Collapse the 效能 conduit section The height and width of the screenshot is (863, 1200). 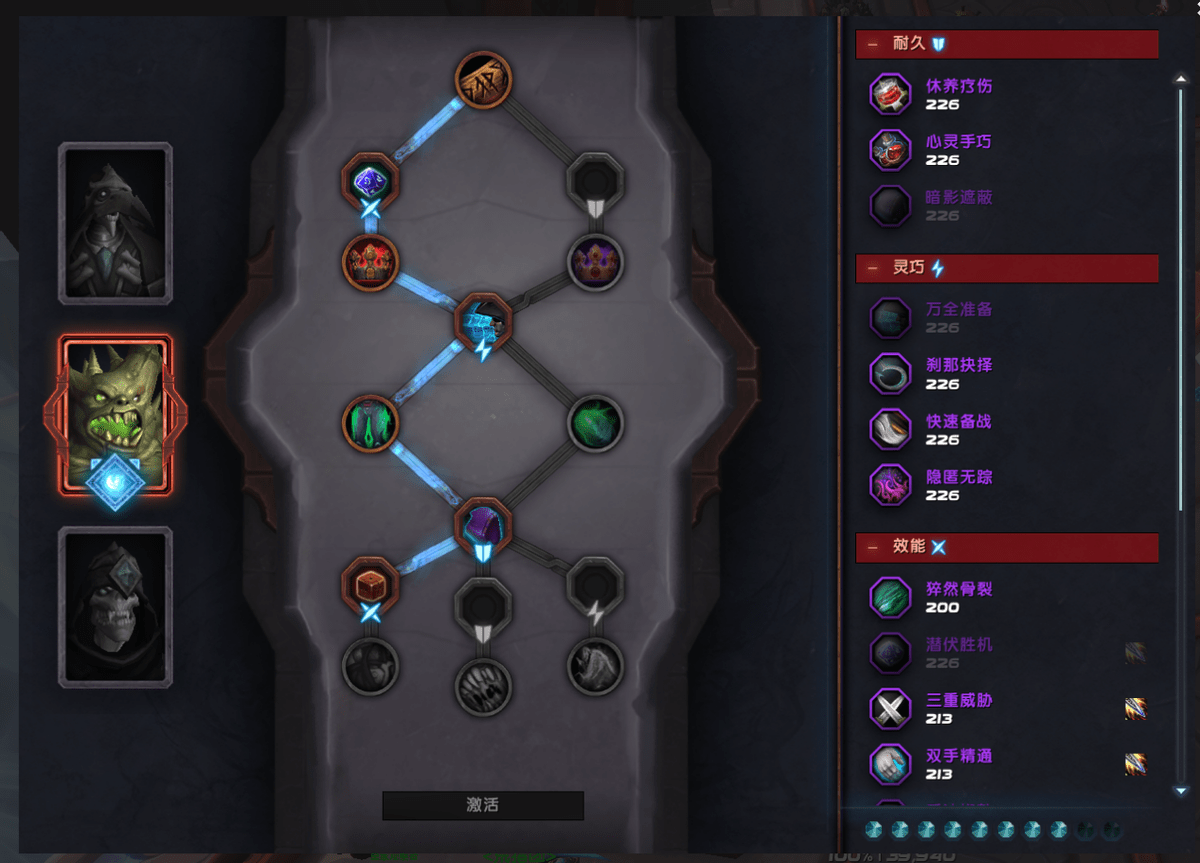(x=874, y=547)
